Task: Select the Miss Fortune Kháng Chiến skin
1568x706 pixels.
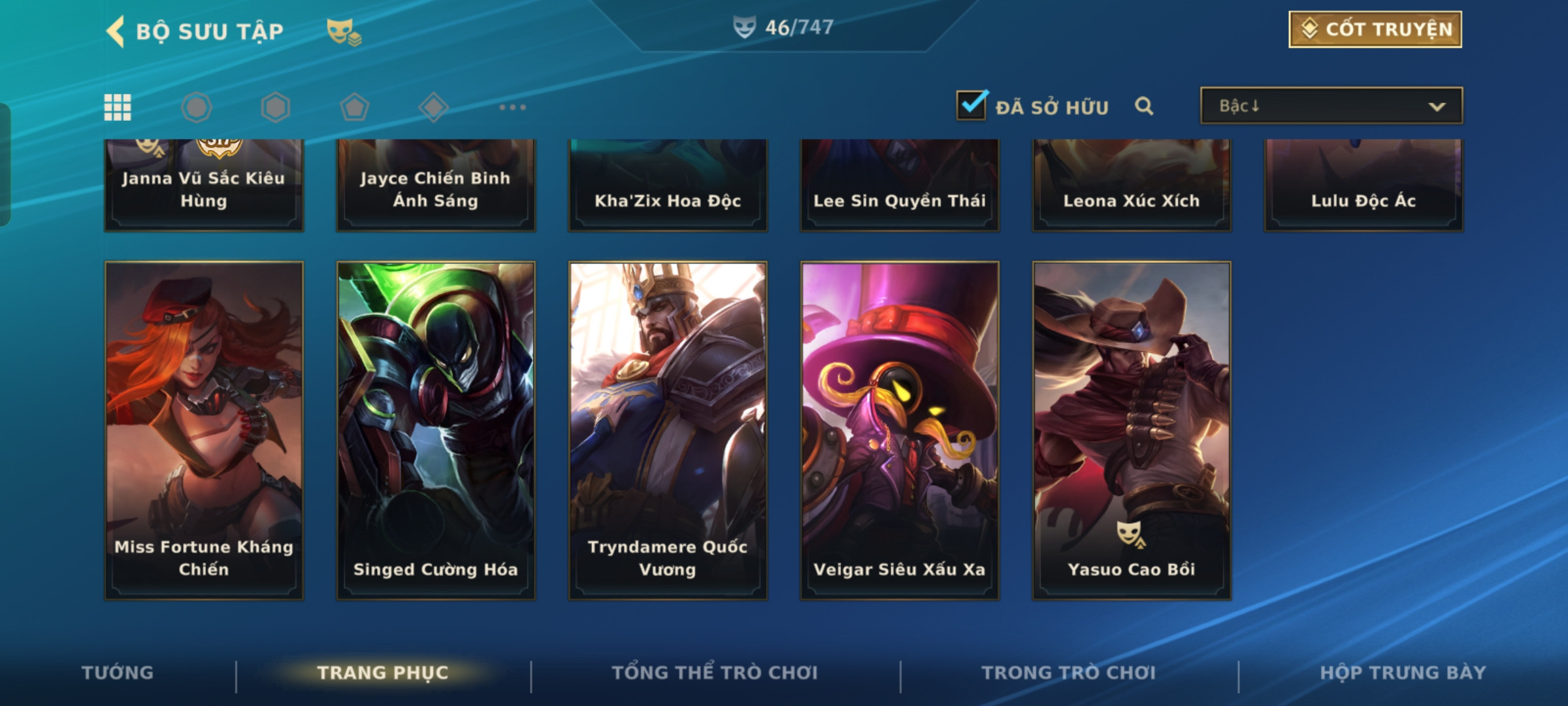Action: click(x=204, y=430)
